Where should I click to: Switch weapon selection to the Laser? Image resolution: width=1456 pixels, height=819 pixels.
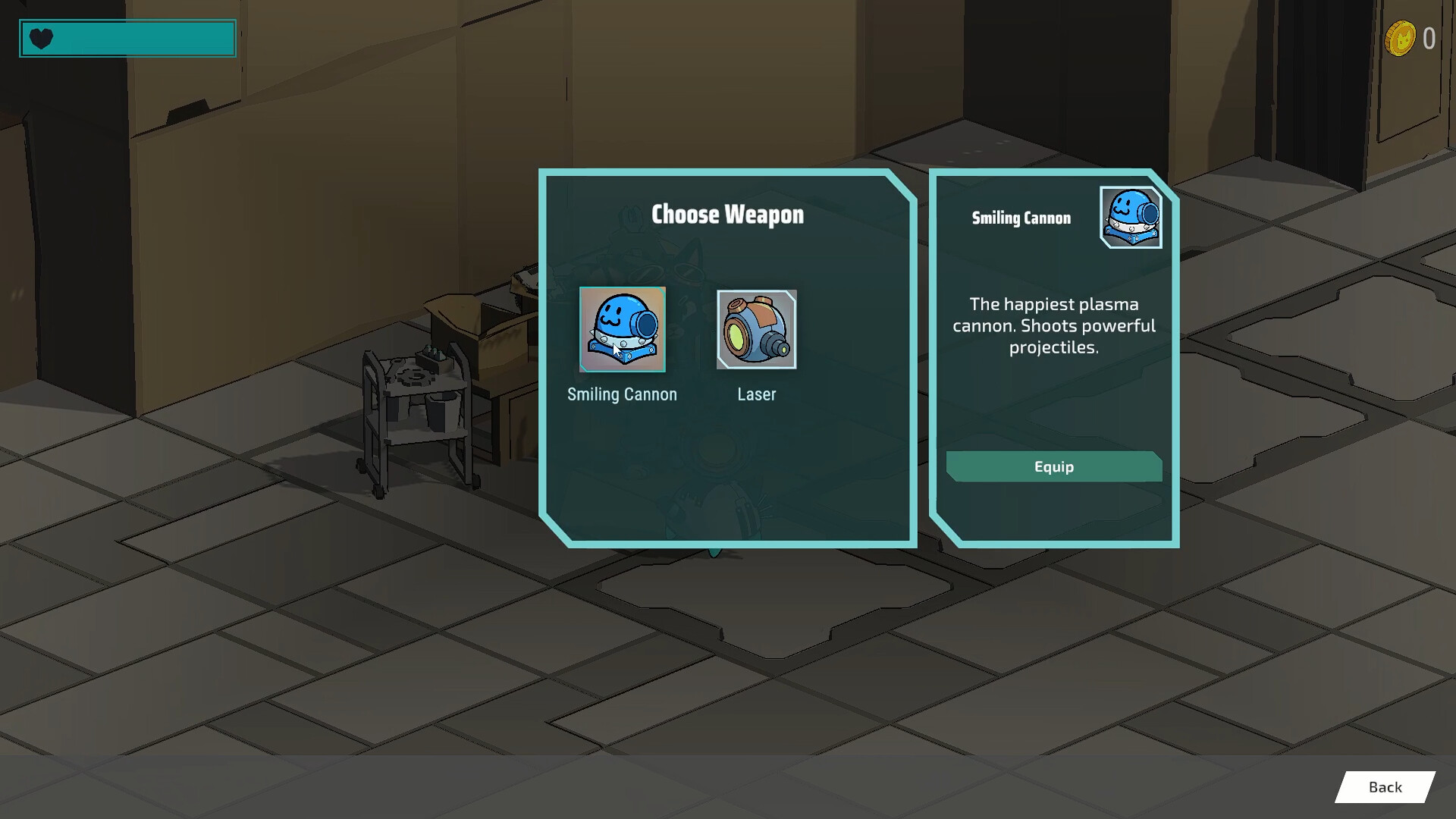click(x=756, y=329)
